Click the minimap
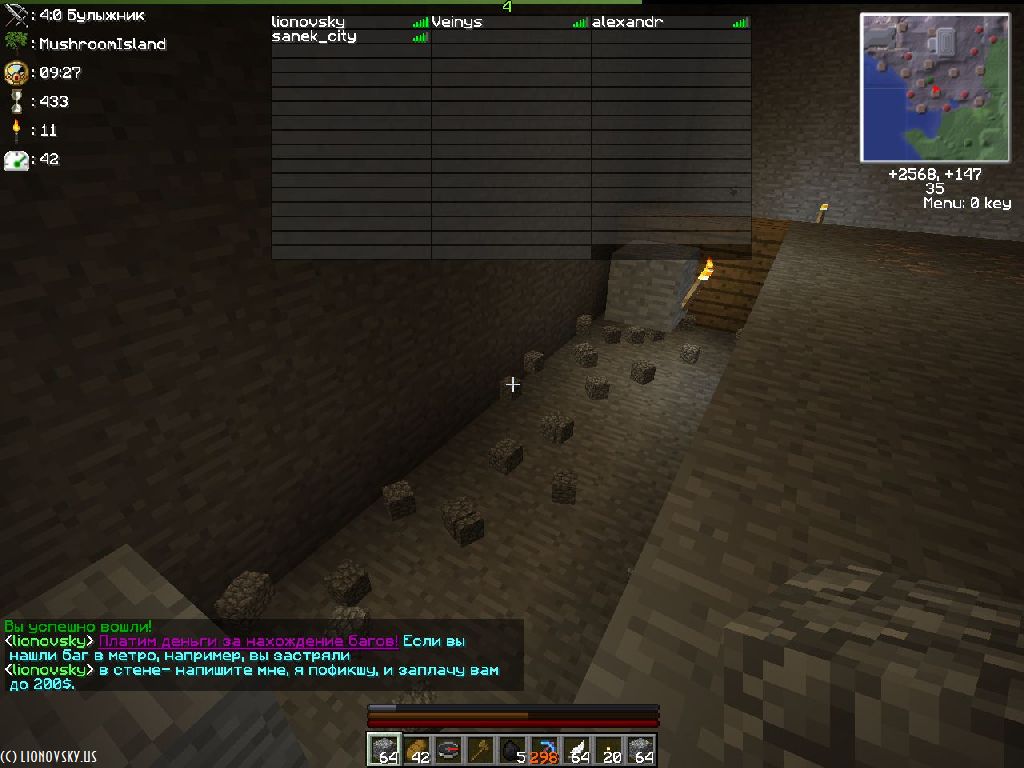The height and width of the screenshot is (768, 1024). coord(935,88)
